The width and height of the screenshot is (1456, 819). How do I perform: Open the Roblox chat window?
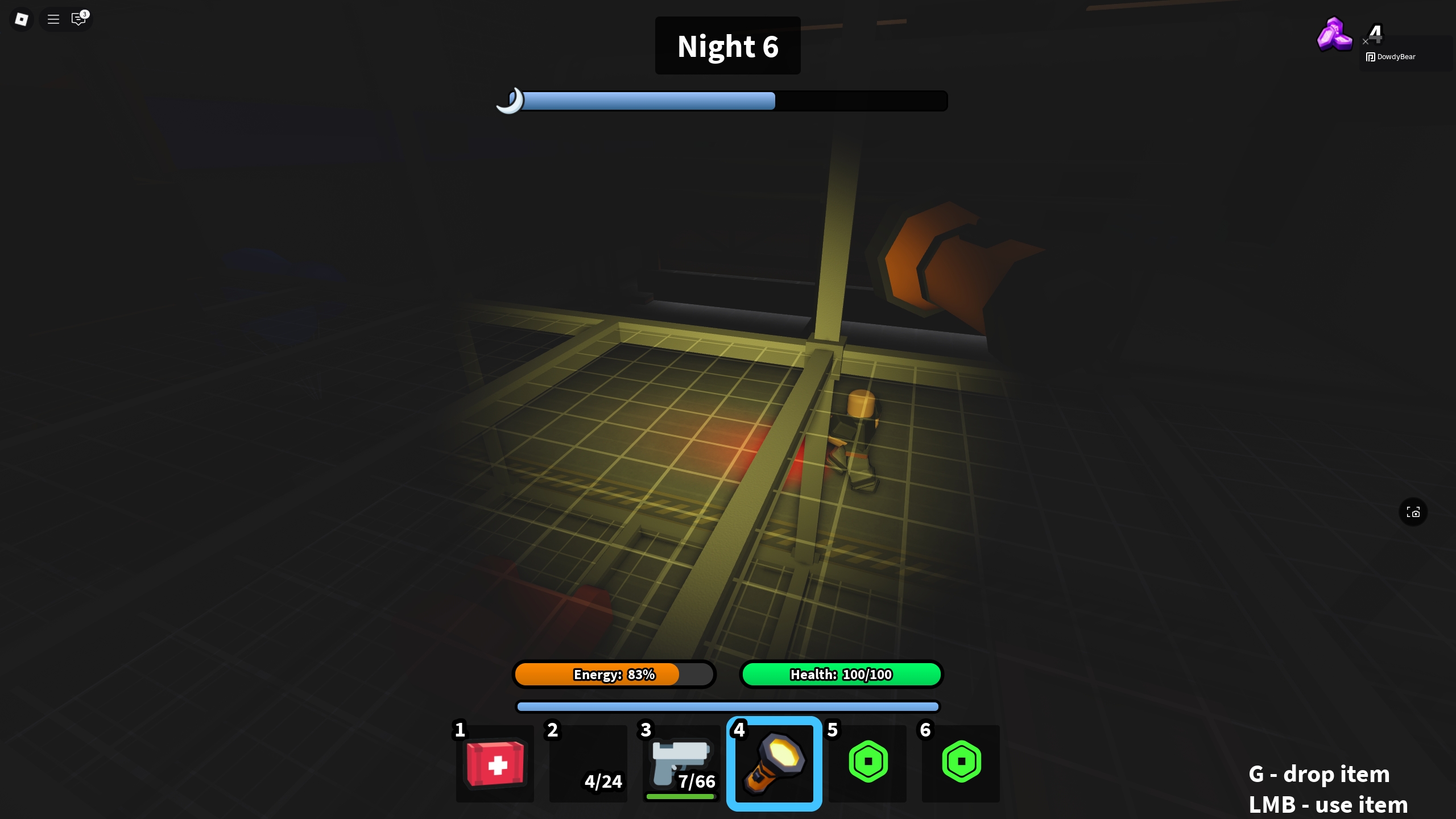pos(78,19)
